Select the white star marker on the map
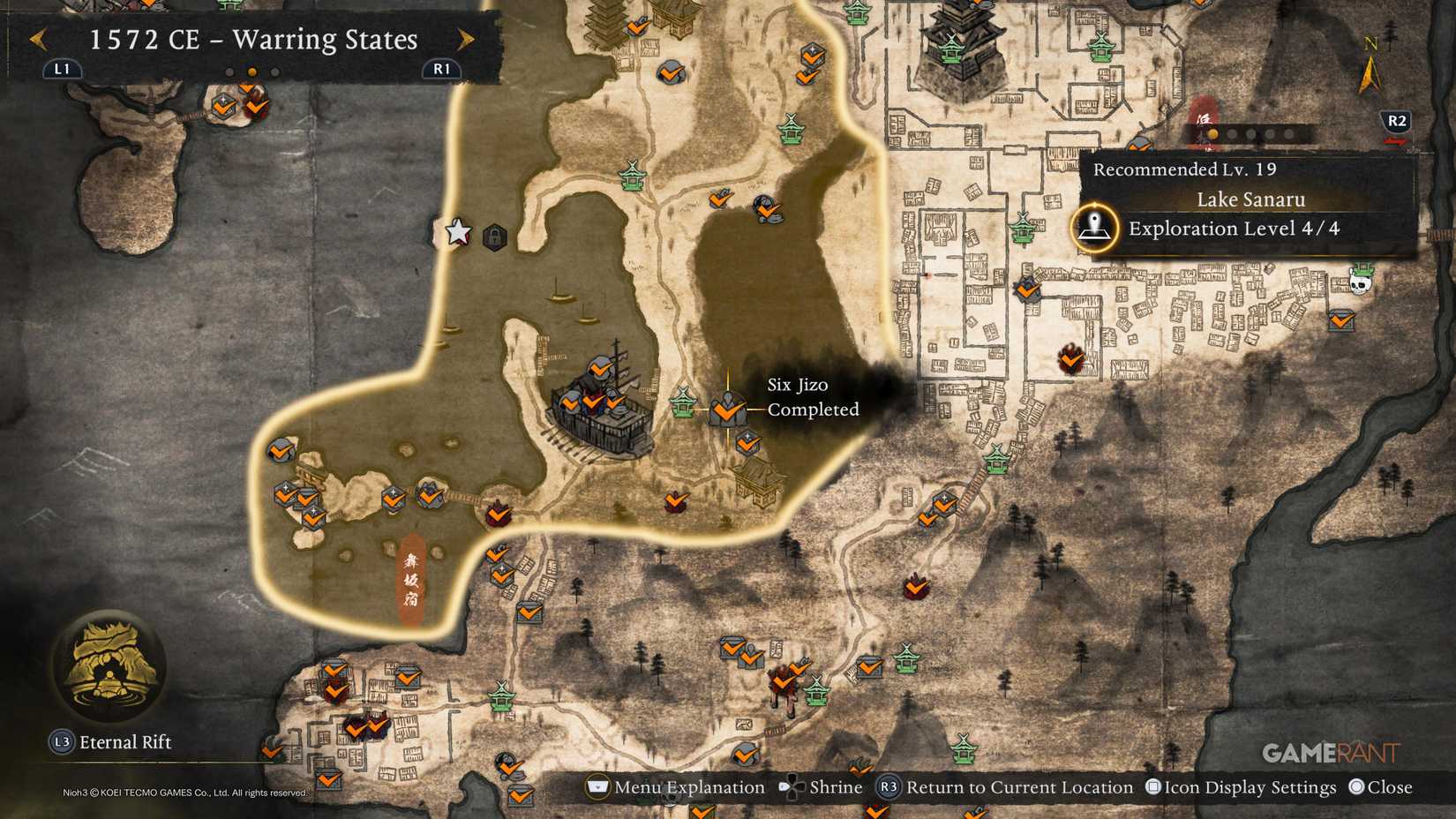The image size is (1456, 819). [456, 233]
